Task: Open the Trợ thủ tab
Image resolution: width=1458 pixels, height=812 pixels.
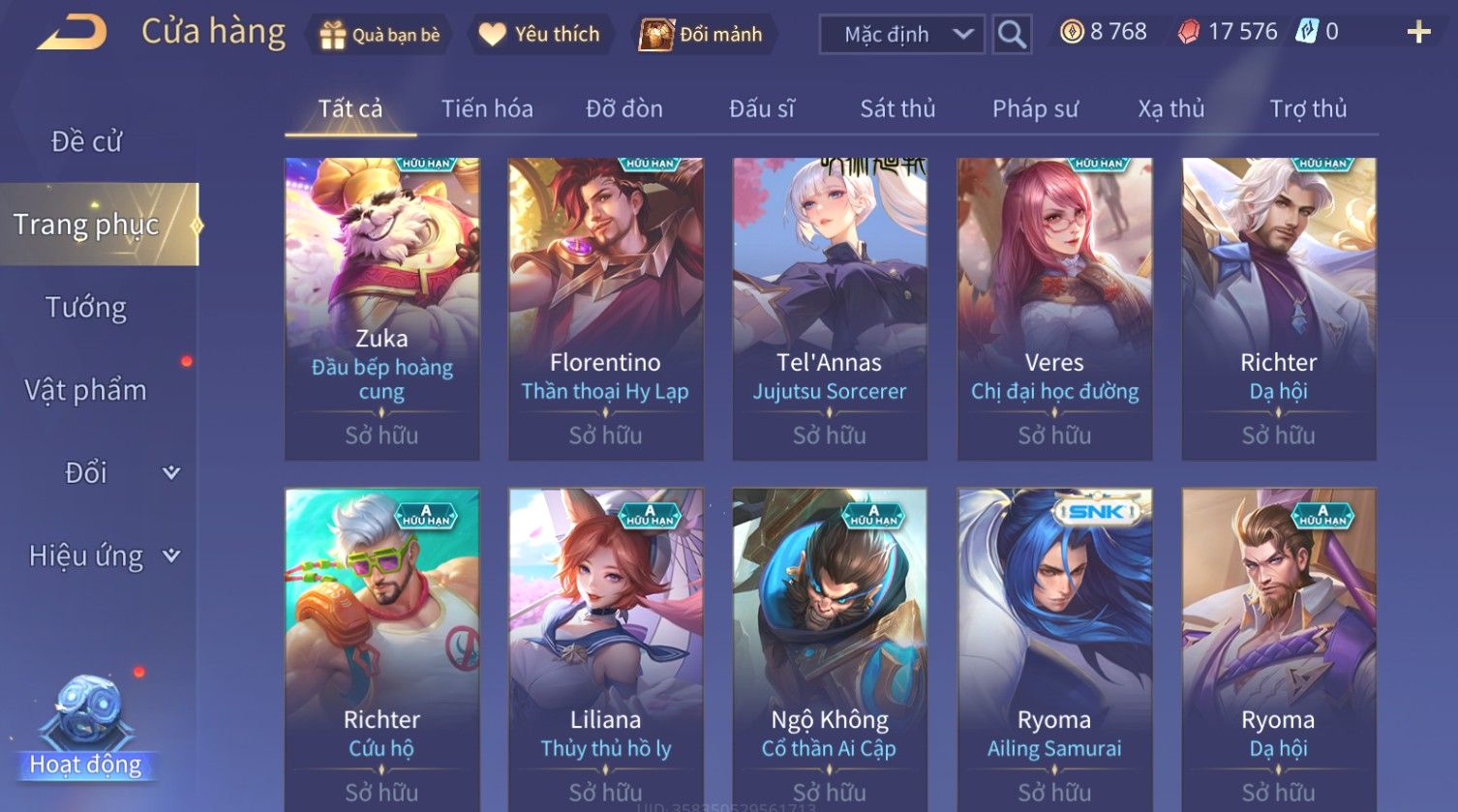Action: (1308, 108)
